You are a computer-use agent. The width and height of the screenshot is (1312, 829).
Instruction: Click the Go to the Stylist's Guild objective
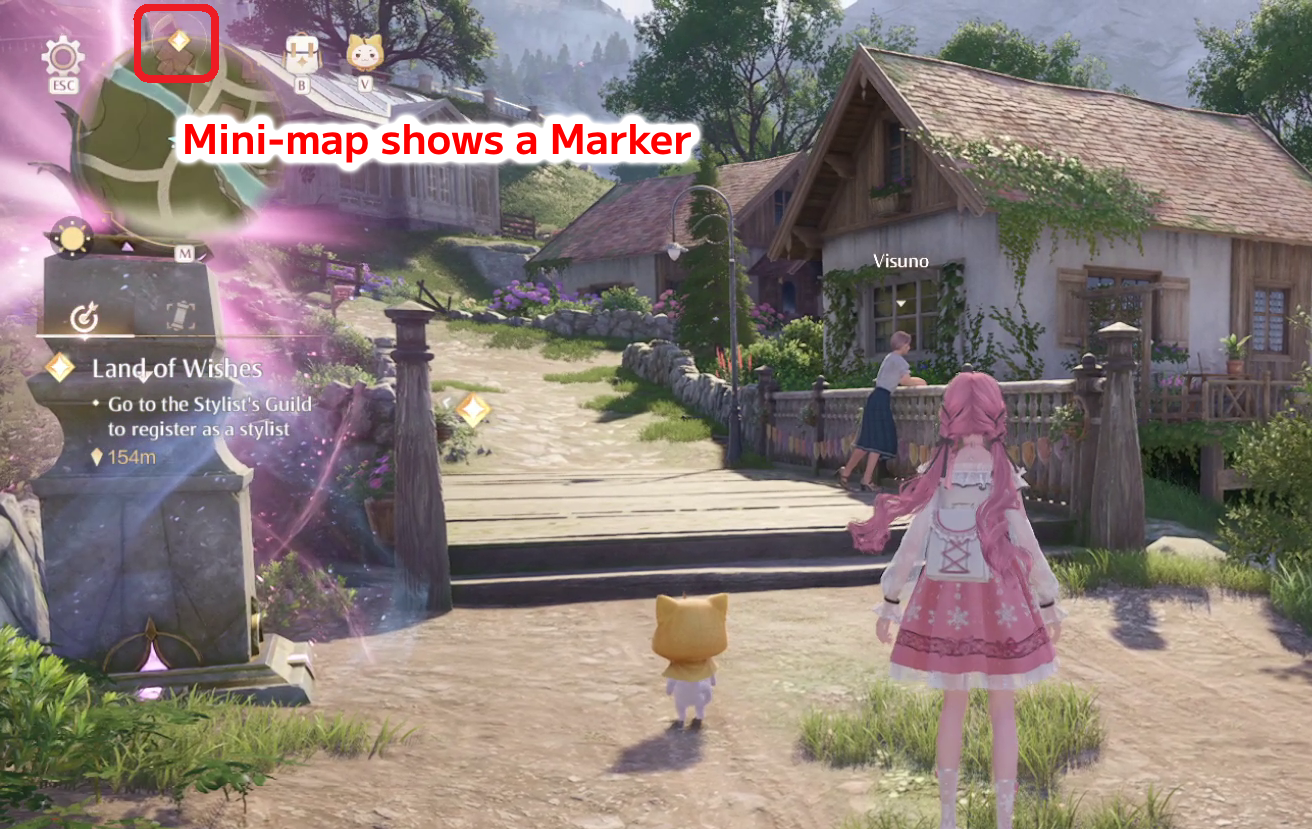[x=208, y=413]
